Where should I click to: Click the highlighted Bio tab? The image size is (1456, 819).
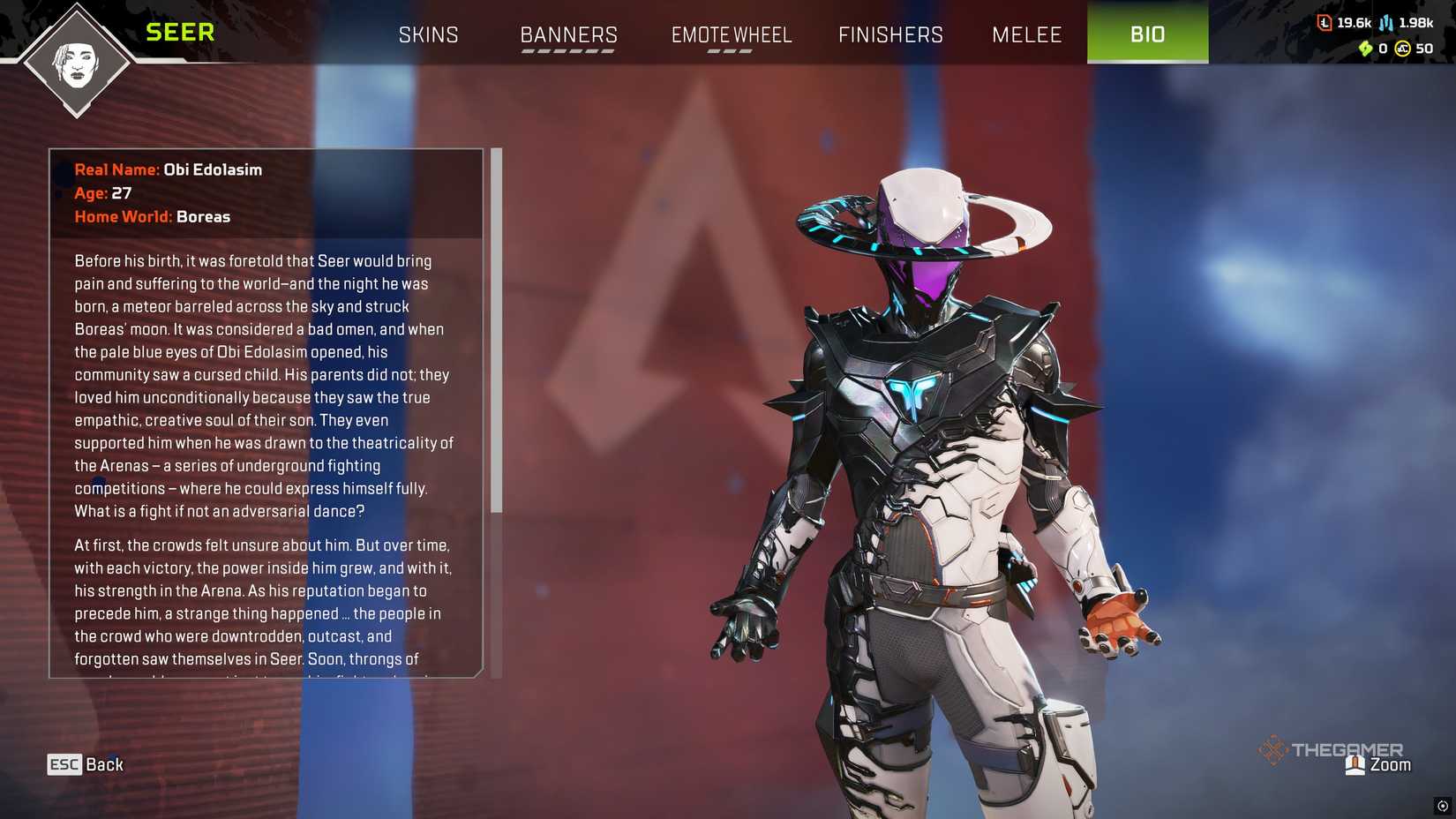[x=1147, y=34]
